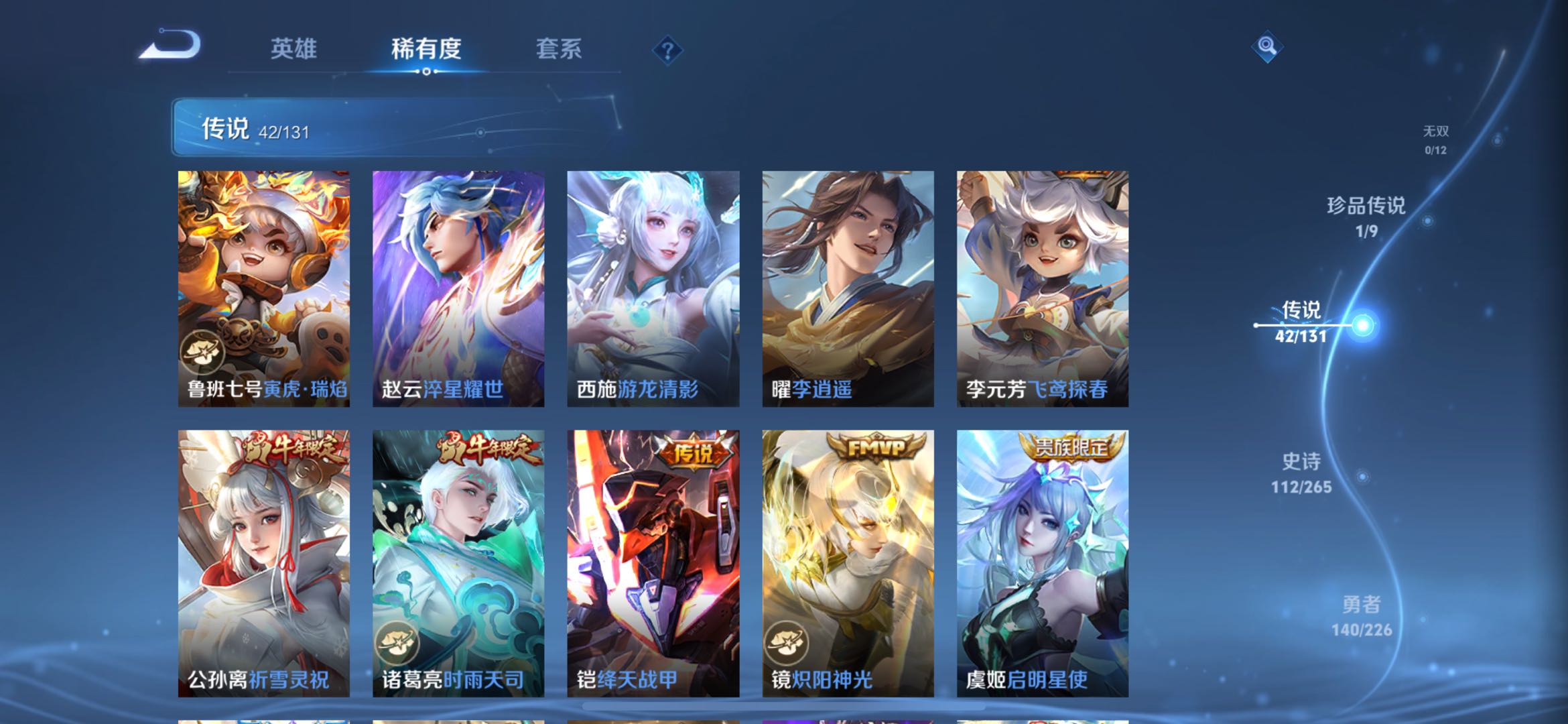Select the 无双 rarity category
This screenshot has height=724, width=1568.
point(1437,133)
